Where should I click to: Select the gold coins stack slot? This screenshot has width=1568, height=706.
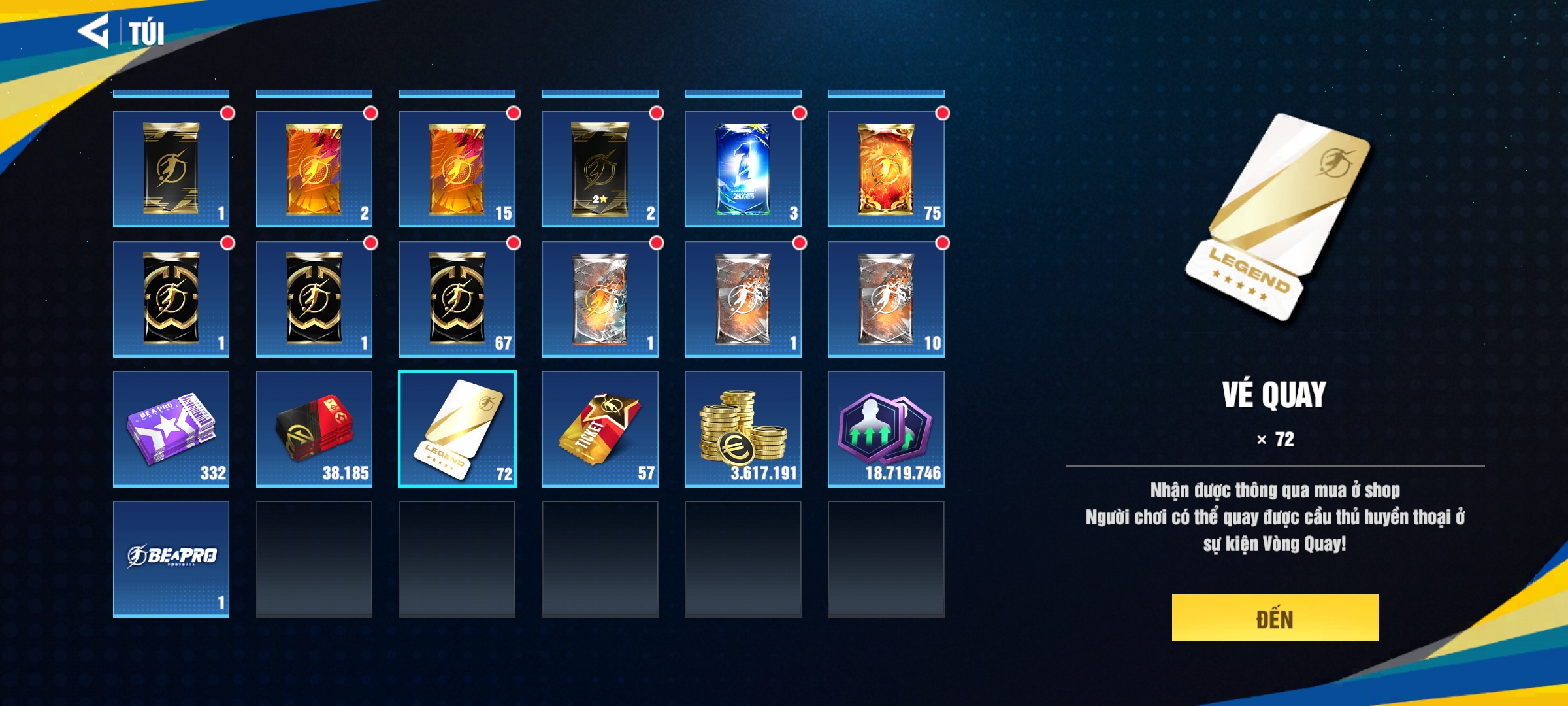743,429
